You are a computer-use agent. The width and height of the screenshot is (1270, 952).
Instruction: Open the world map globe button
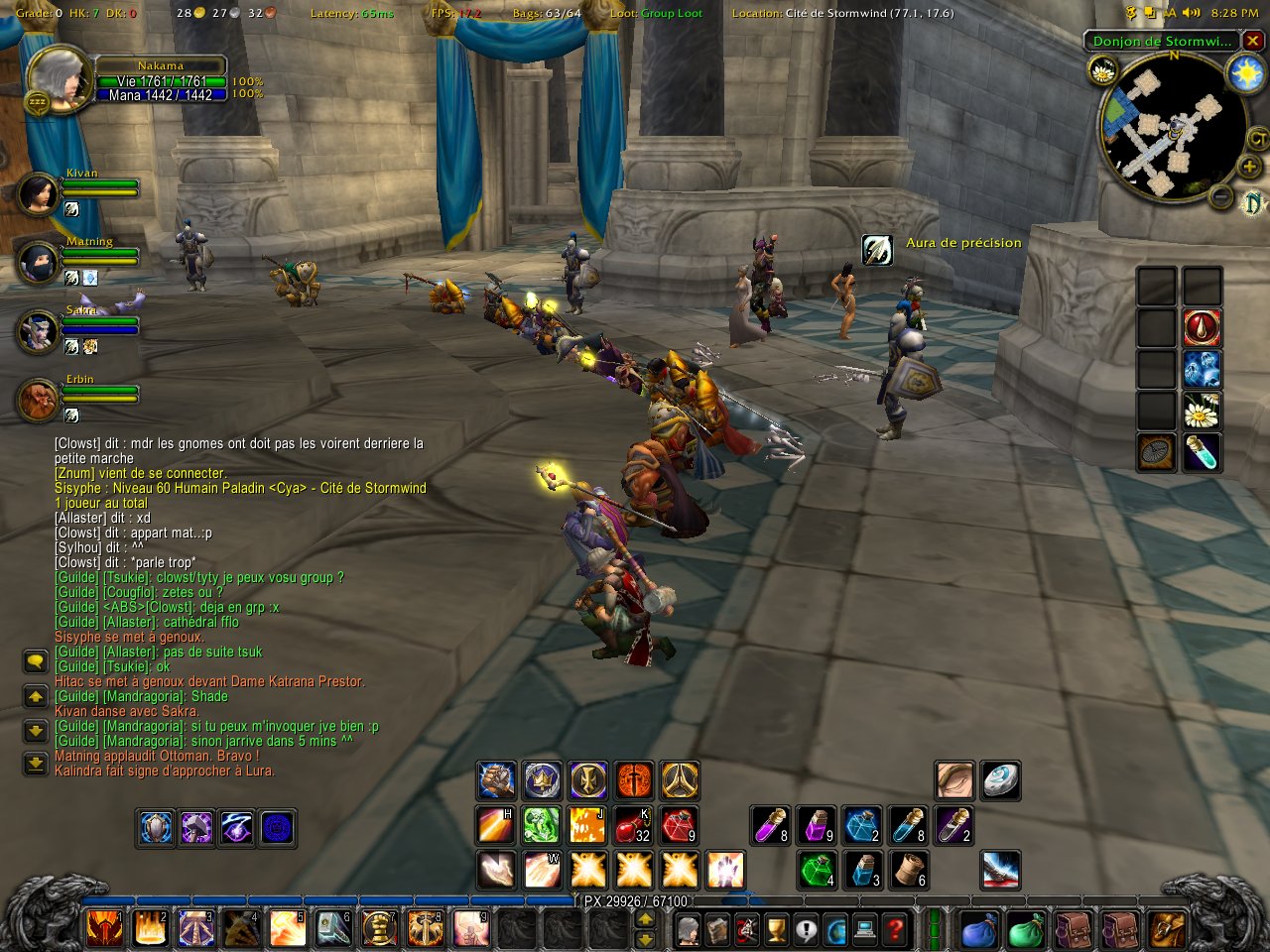pyautogui.click(x=835, y=930)
